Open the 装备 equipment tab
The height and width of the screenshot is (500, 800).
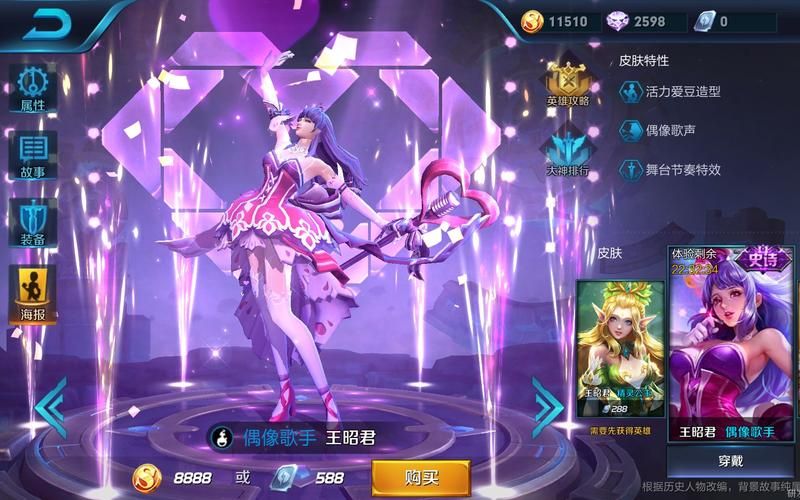point(33,223)
